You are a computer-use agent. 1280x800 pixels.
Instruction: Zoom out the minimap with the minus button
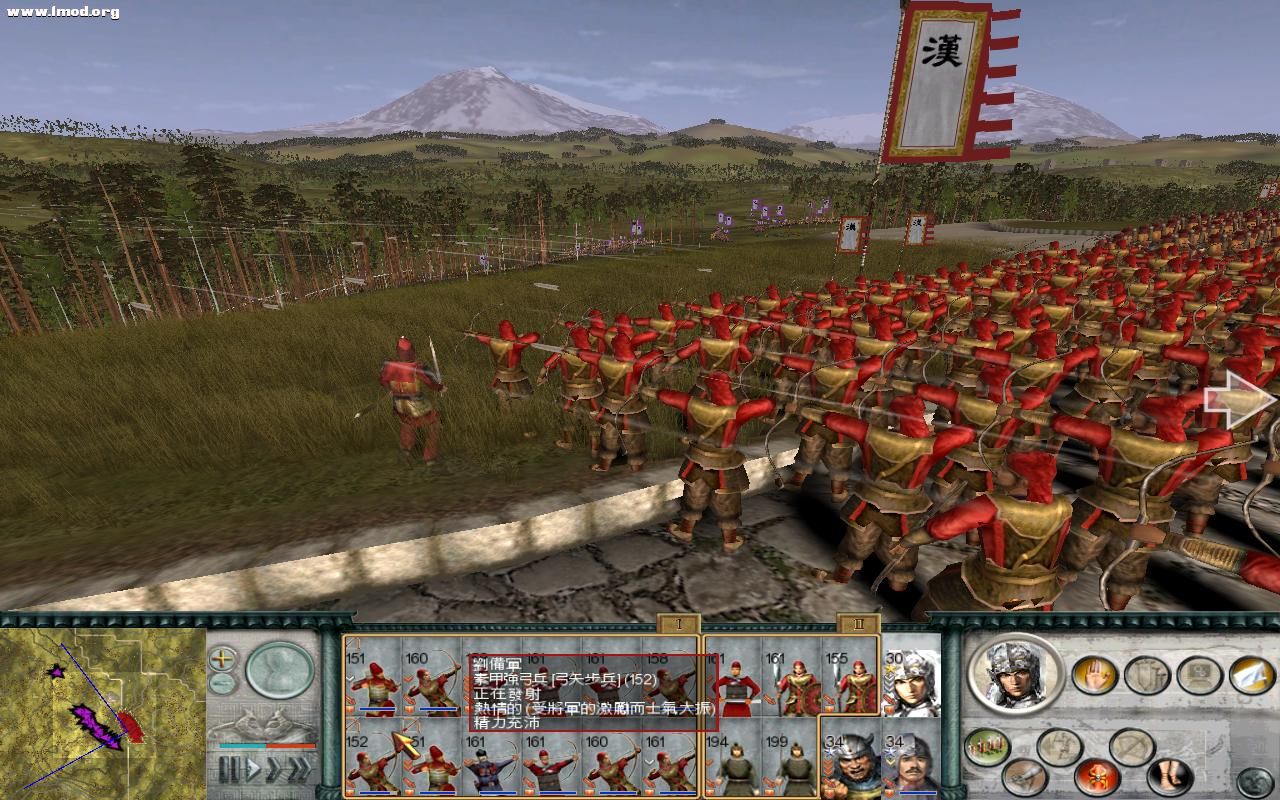click(222, 684)
